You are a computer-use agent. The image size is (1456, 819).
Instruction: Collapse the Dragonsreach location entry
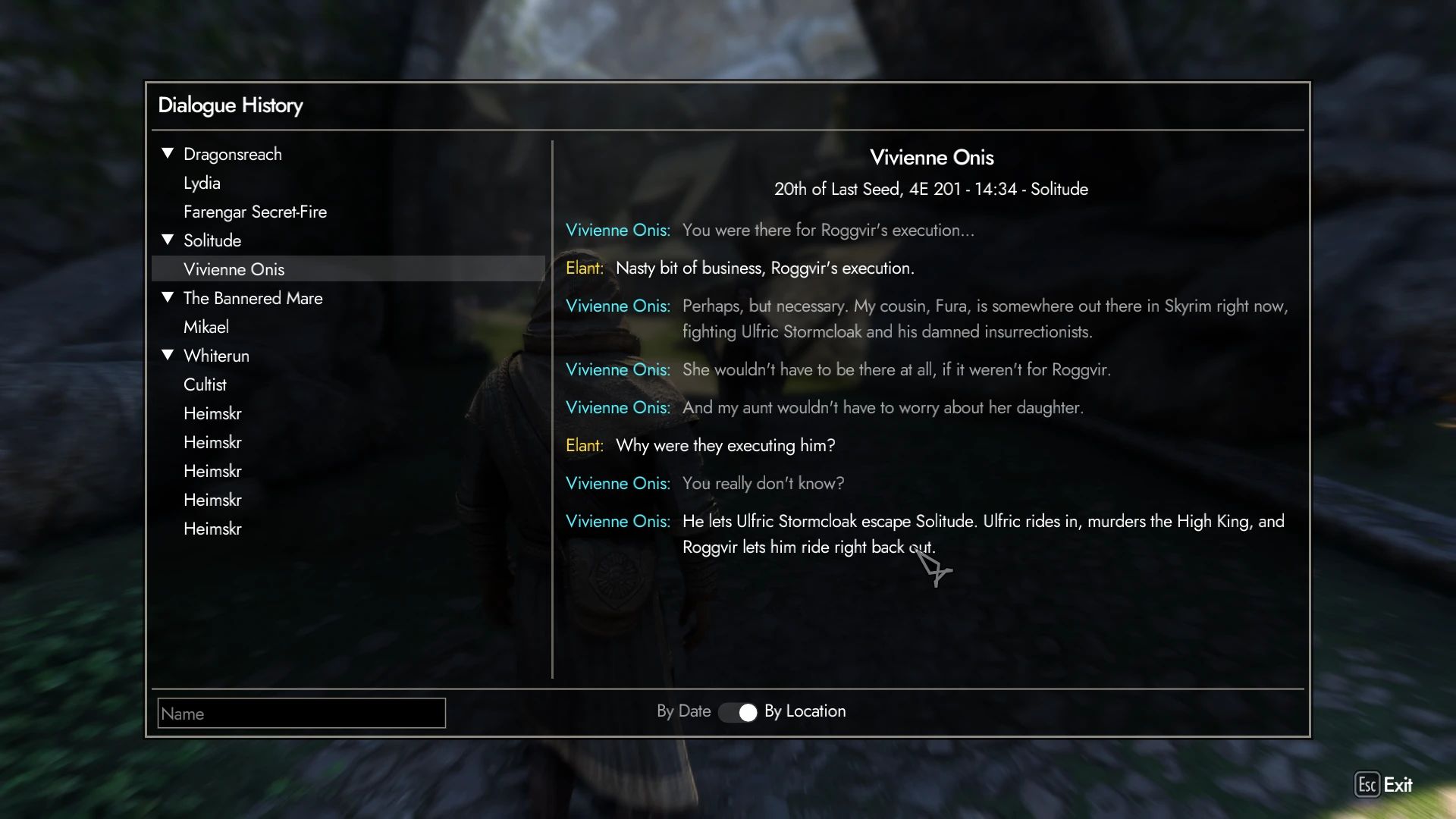168,153
